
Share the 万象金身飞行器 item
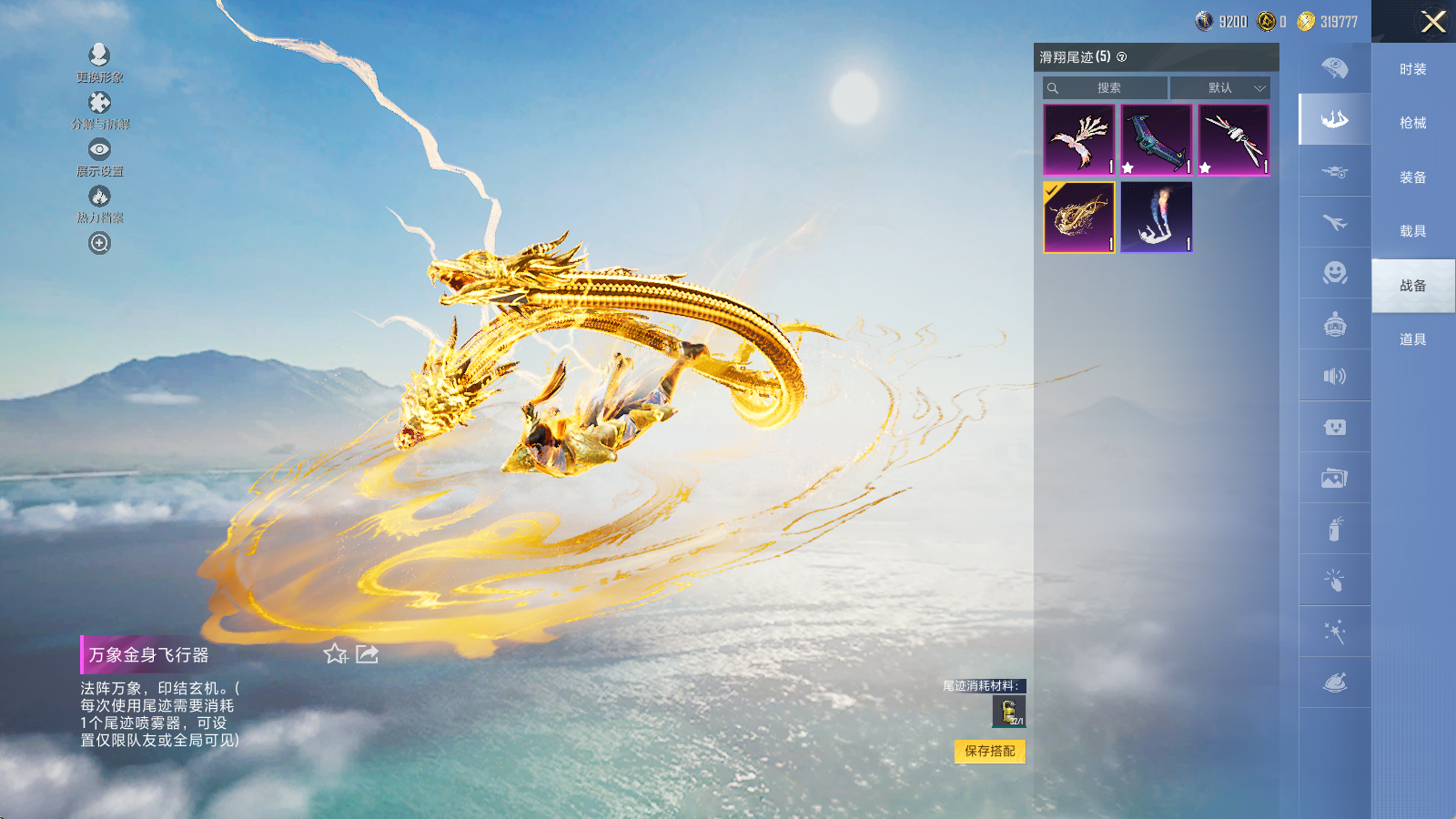point(367,654)
